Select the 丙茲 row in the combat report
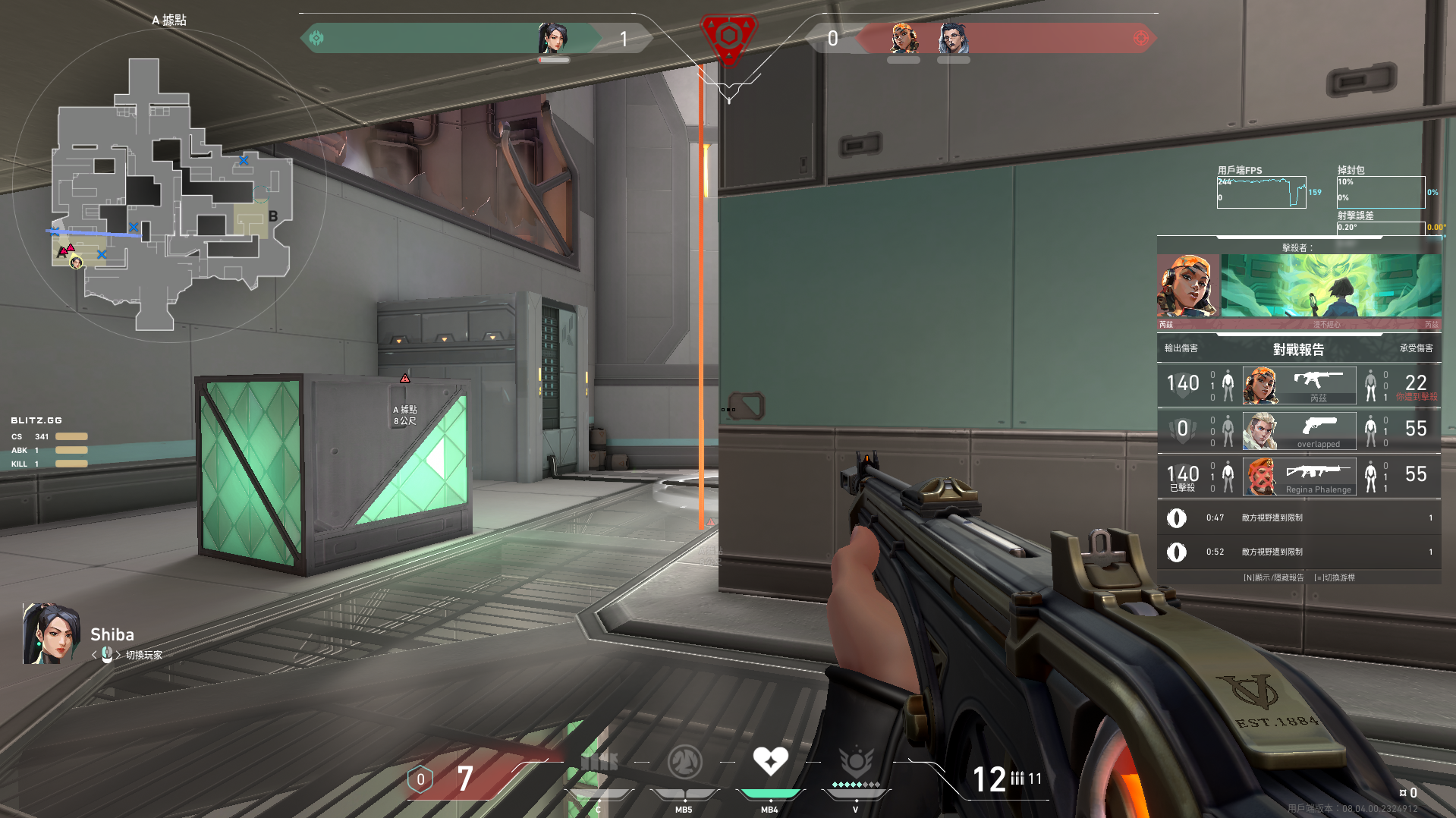 [1299, 385]
